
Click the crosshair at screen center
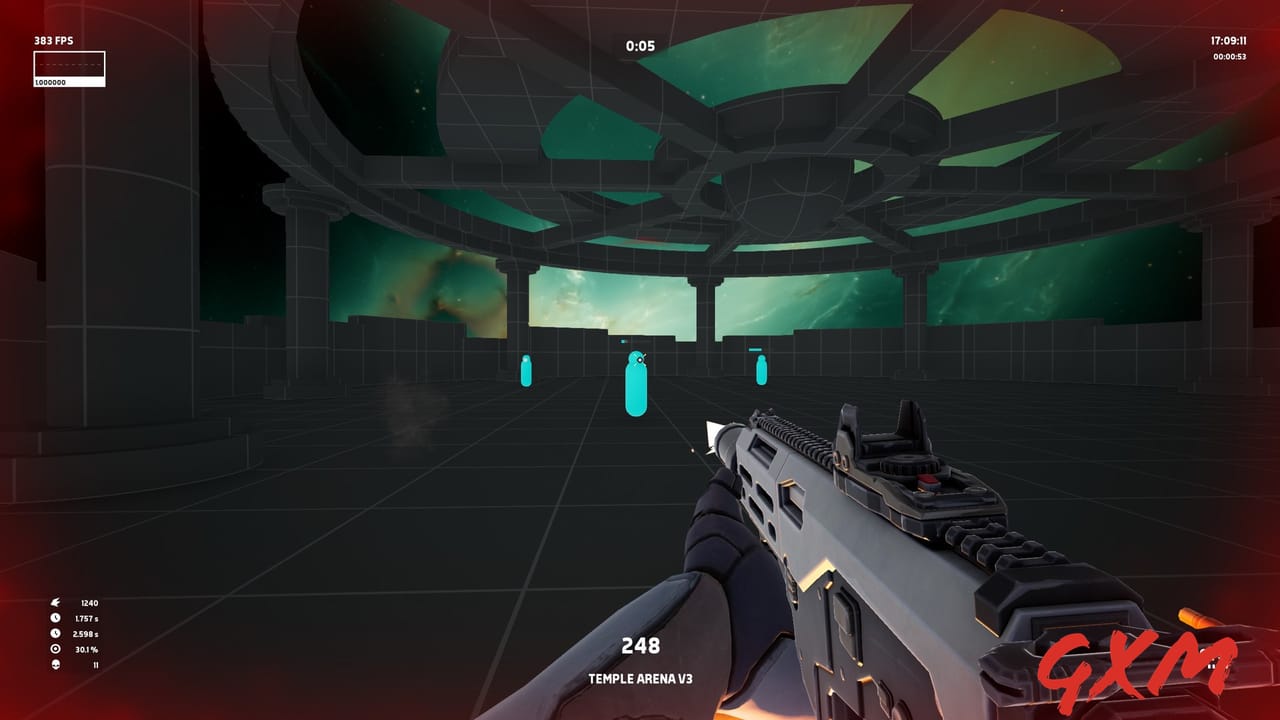[640, 360]
